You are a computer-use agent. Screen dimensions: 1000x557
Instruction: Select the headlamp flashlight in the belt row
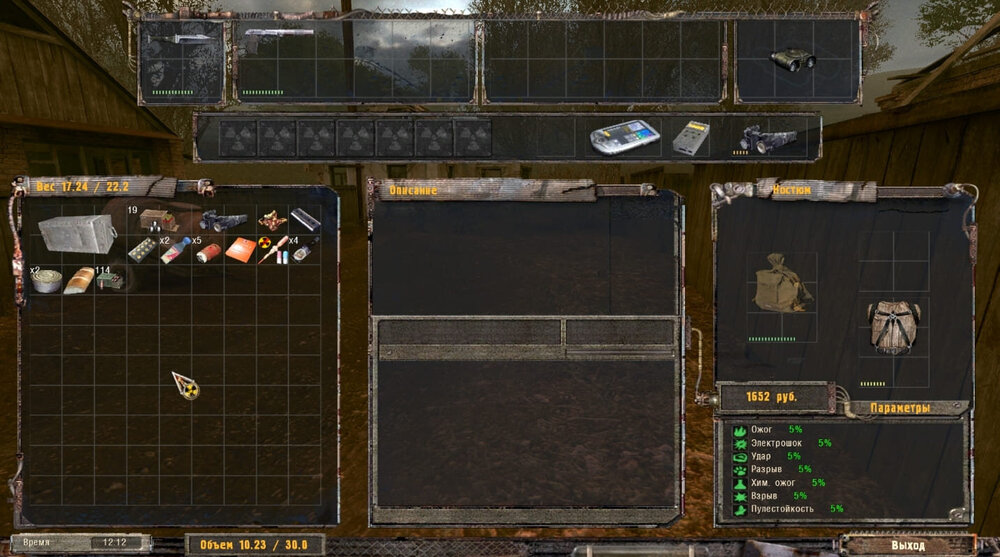[x=765, y=139]
